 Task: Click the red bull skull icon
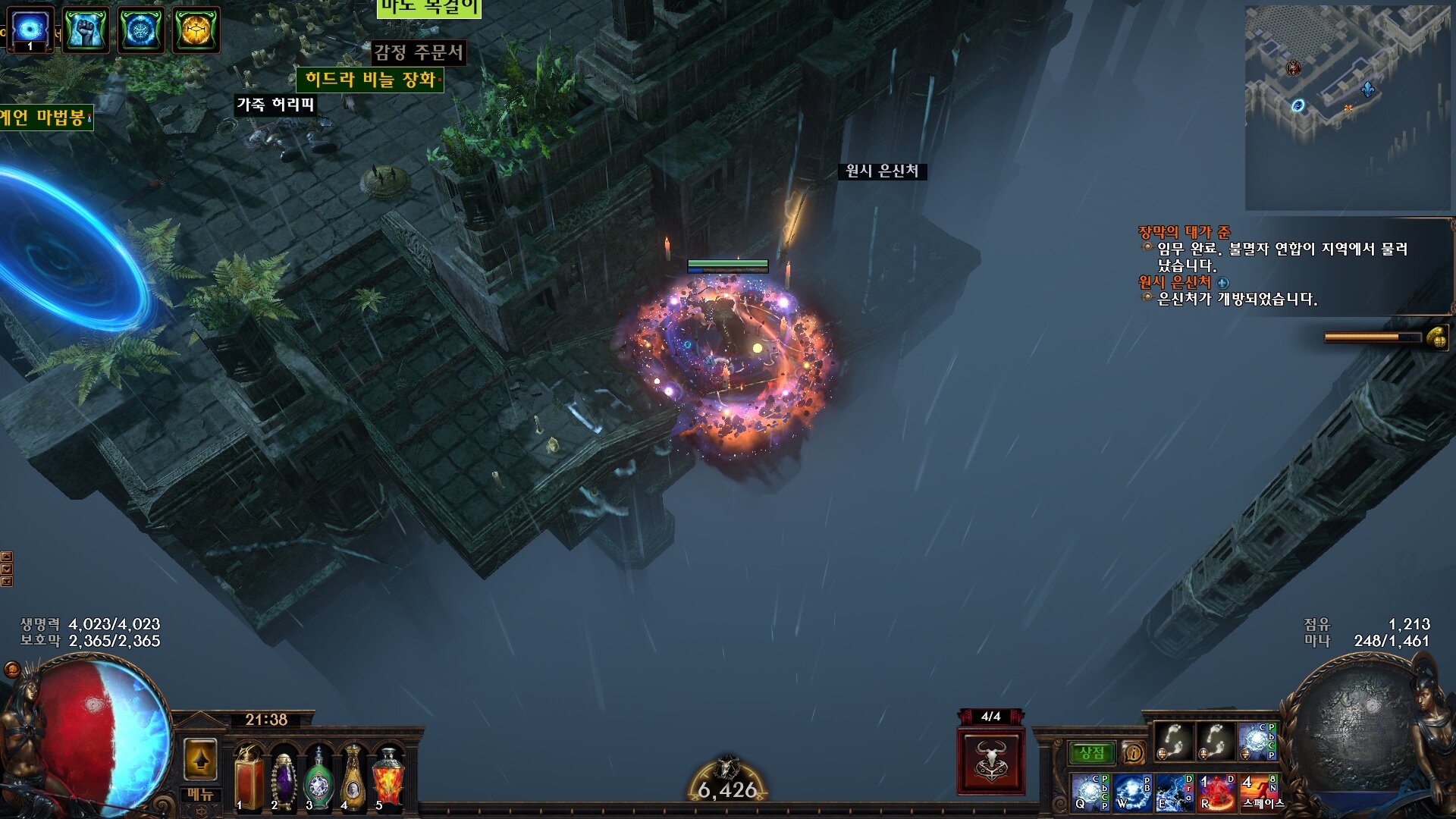990,761
